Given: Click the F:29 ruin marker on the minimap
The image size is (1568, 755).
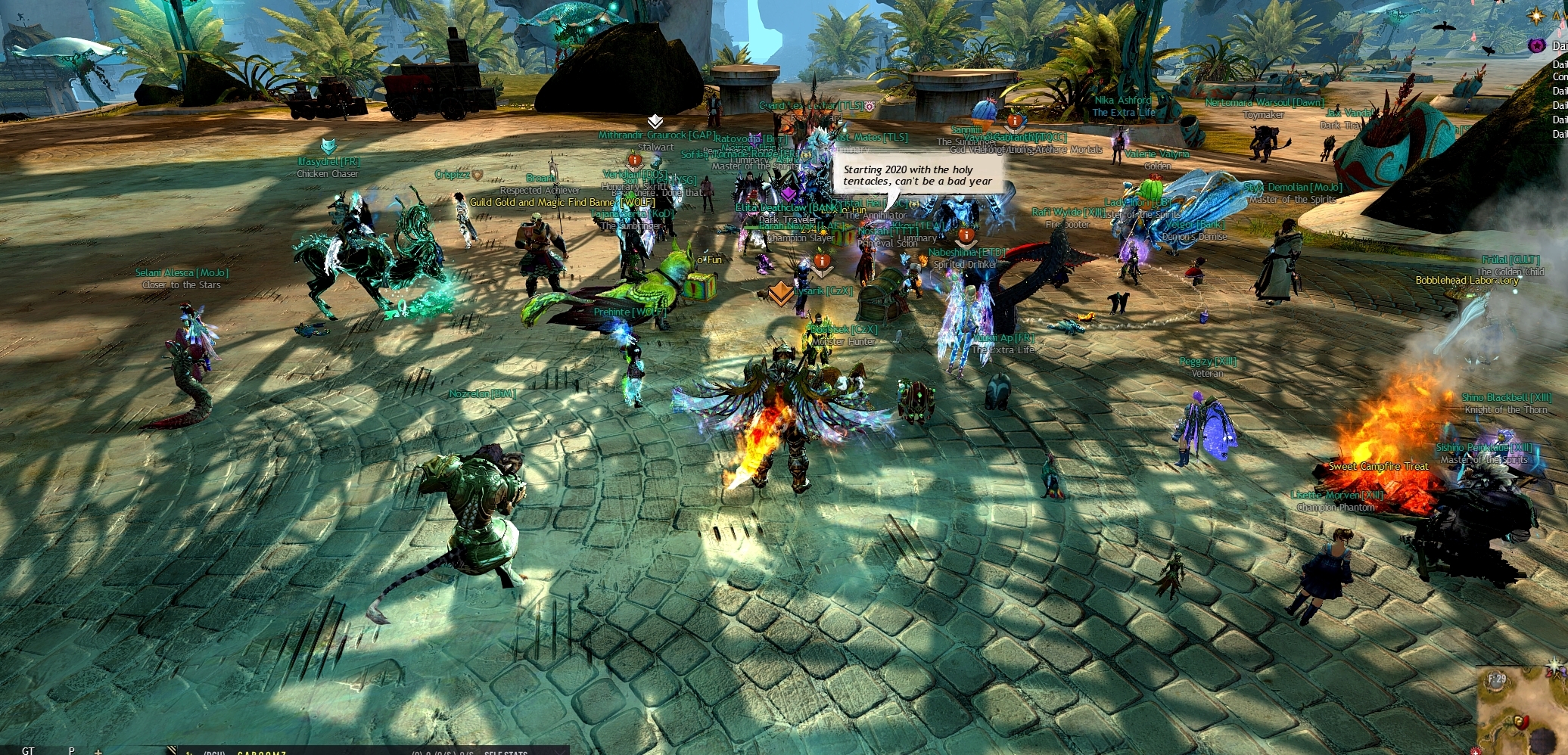Looking at the screenshot, I should (x=1498, y=679).
